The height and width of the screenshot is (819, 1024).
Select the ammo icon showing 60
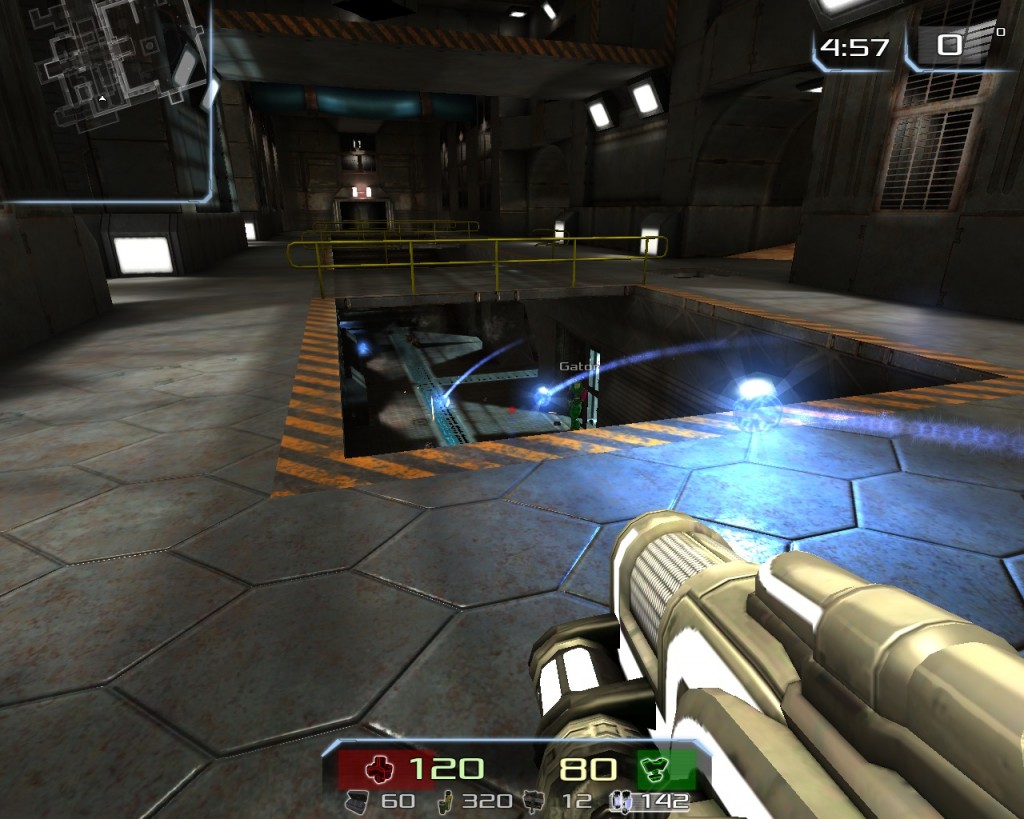[x=357, y=801]
